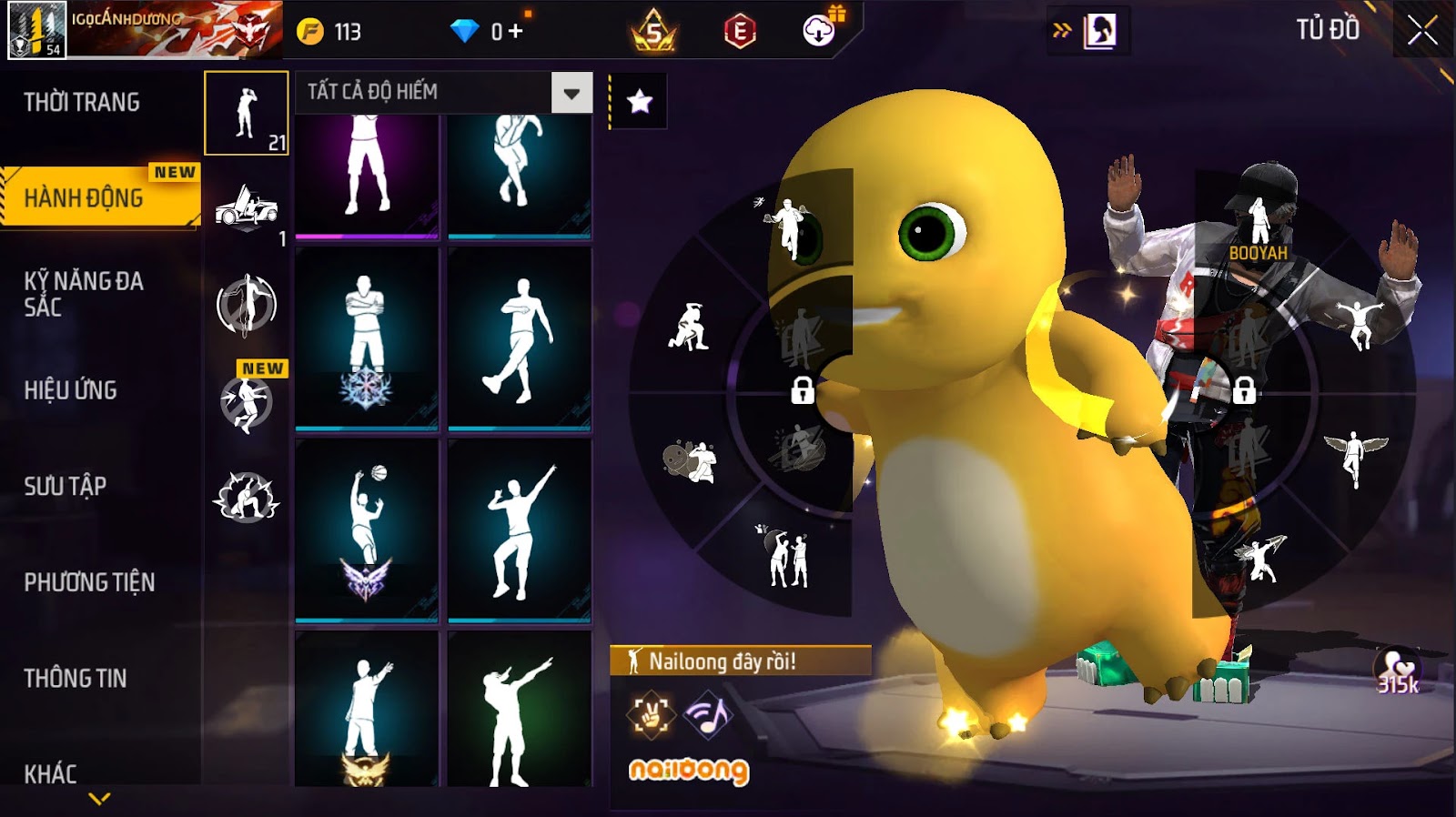Pick the basketball shot emote
1456x817 pixels.
point(367,530)
